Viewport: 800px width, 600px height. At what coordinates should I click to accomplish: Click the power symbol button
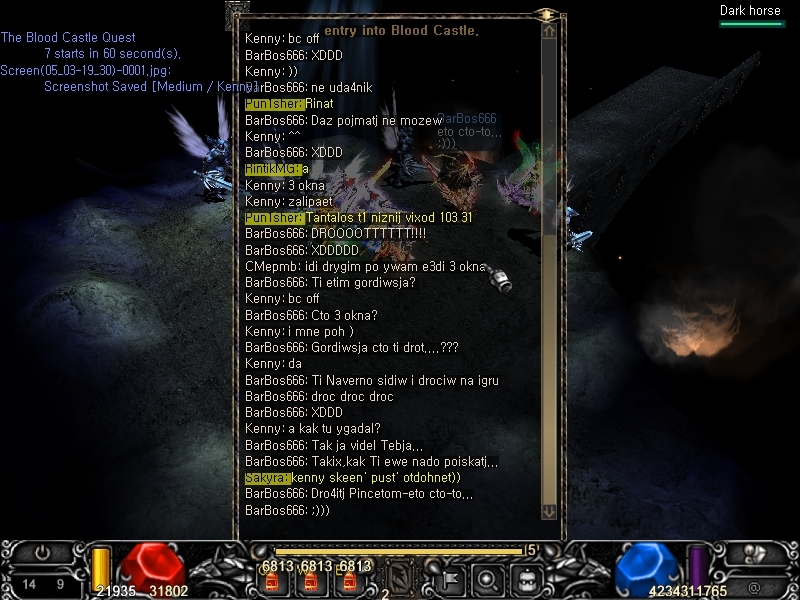point(42,552)
